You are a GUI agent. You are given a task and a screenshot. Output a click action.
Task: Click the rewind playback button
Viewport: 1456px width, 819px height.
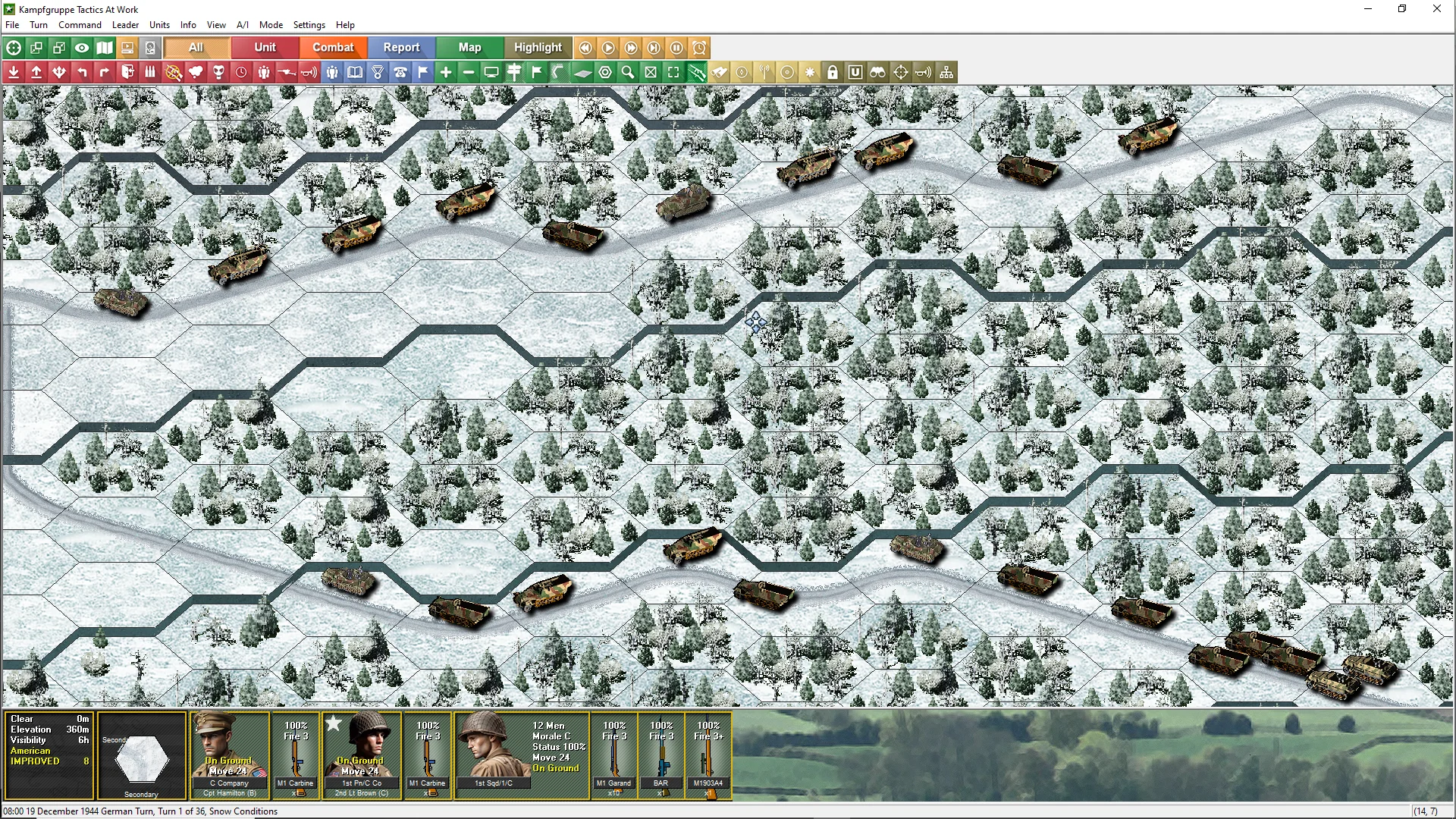(585, 48)
